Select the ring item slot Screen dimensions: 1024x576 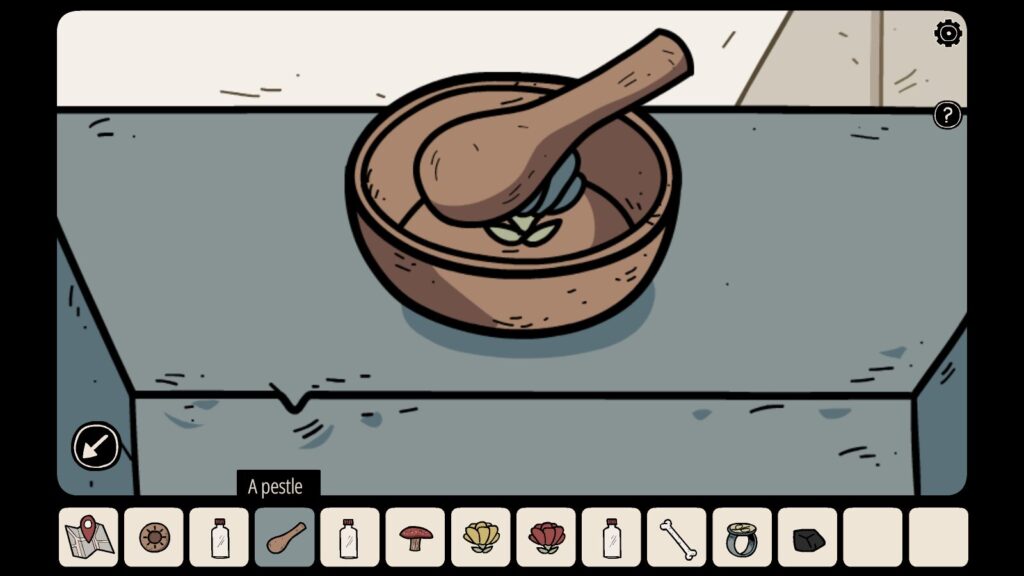click(742, 537)
